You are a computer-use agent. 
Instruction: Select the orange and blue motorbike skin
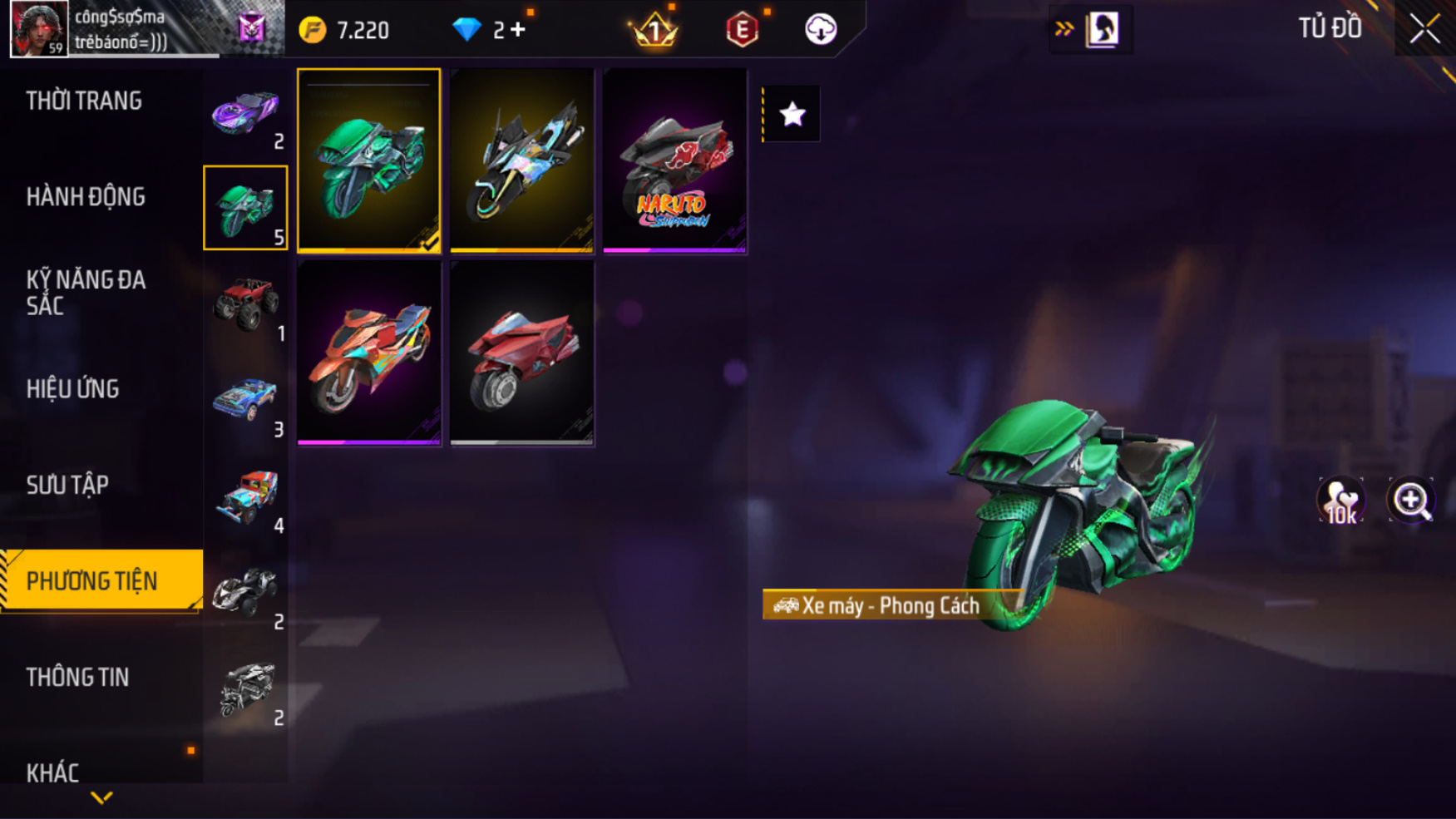click(x=369, y=353)
